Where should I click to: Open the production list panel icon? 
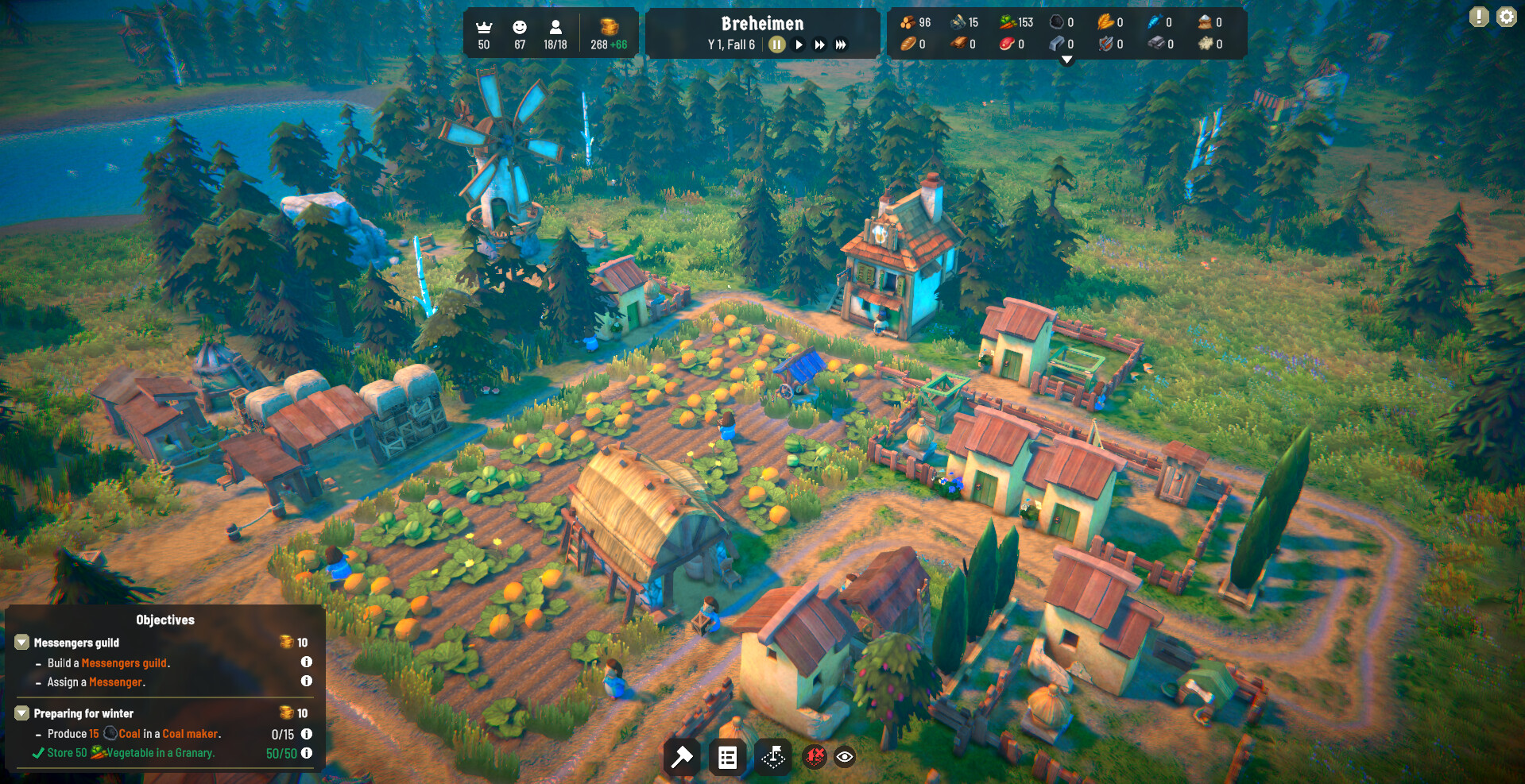click(x=728, y=757)
